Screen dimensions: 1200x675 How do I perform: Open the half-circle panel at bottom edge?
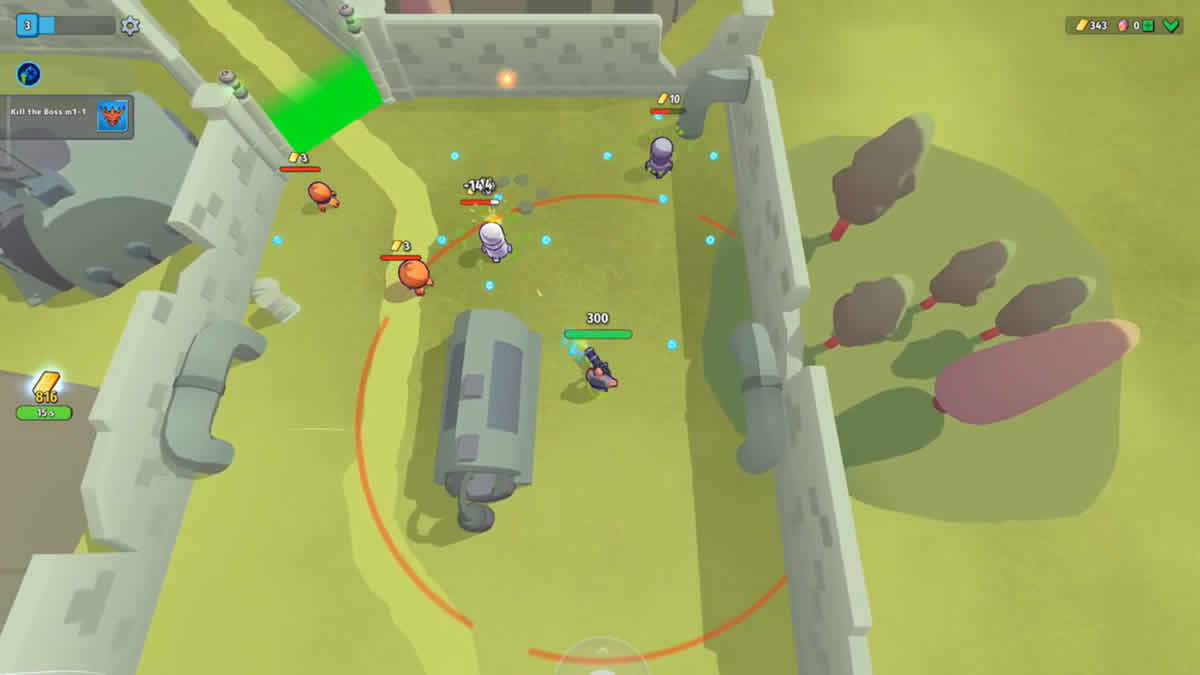coord(602,656)
